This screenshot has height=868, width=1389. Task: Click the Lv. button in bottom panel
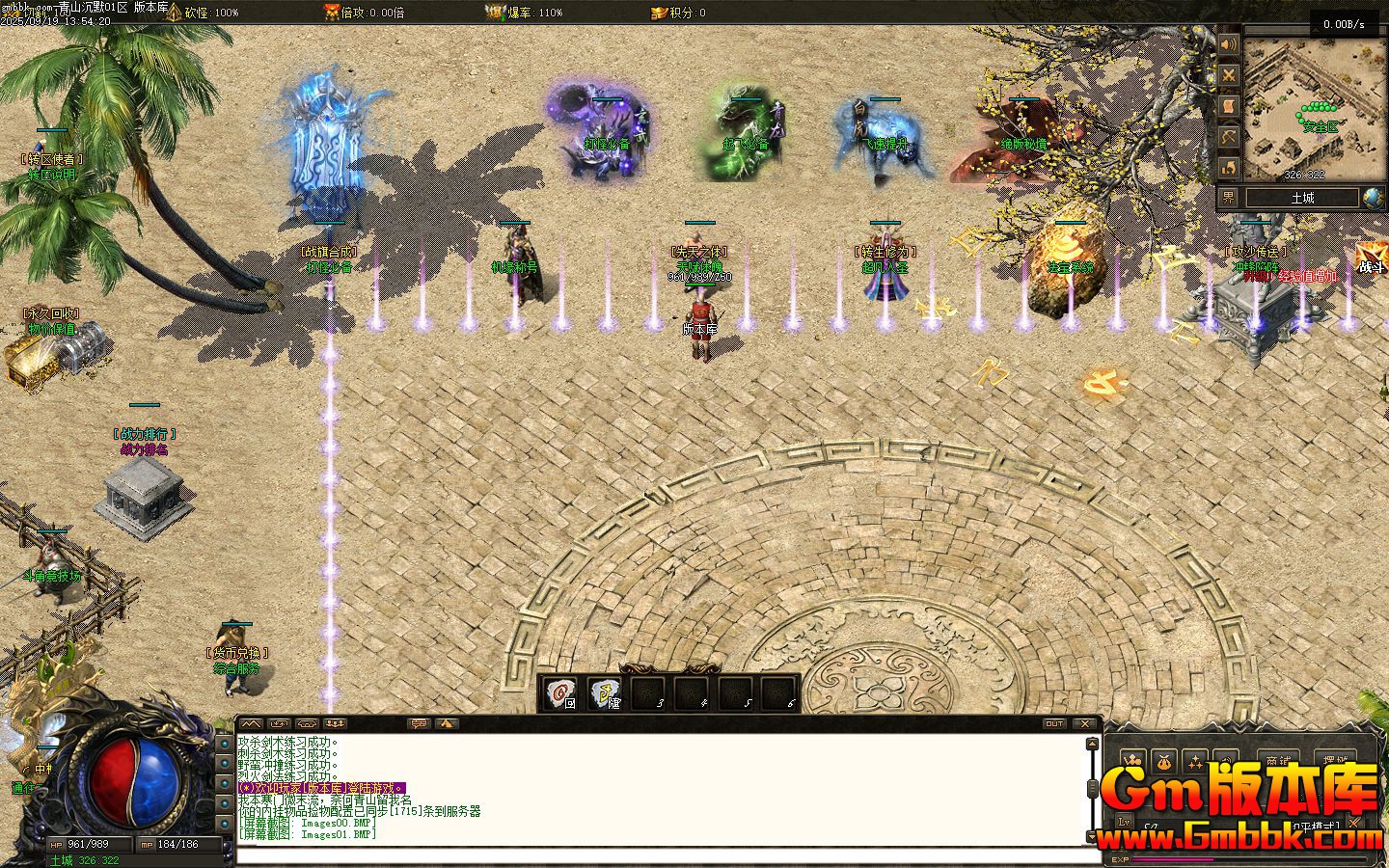click(x=1125, y=822)
